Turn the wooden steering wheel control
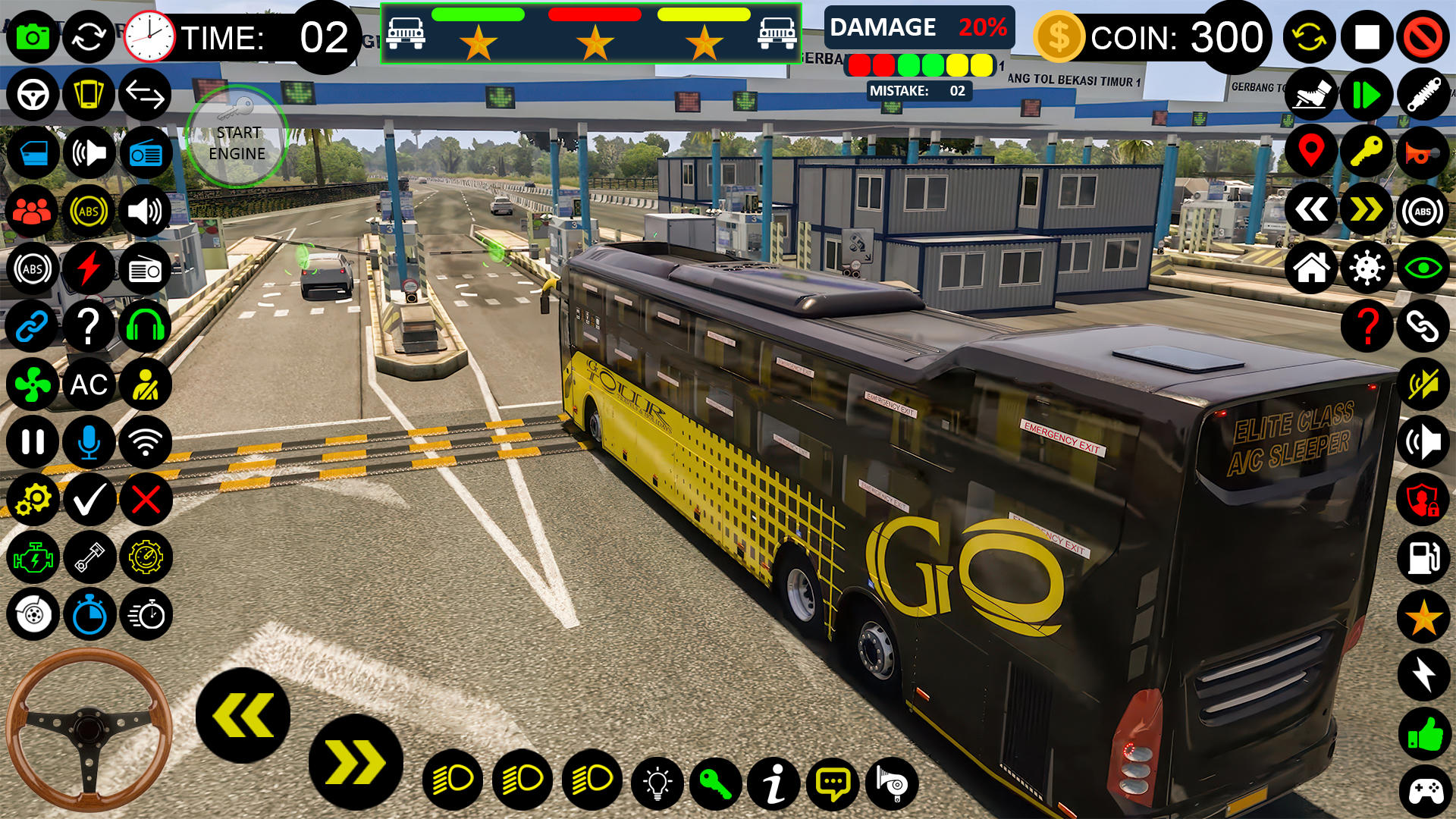1456x819 pixels. click(x=89, y=729)
